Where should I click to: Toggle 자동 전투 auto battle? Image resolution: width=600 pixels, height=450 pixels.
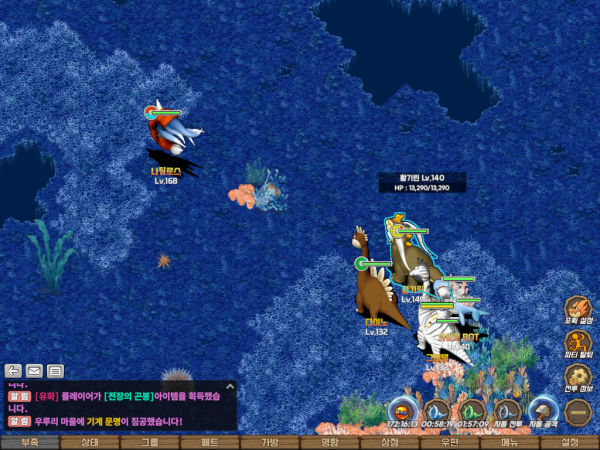point(508,410)
